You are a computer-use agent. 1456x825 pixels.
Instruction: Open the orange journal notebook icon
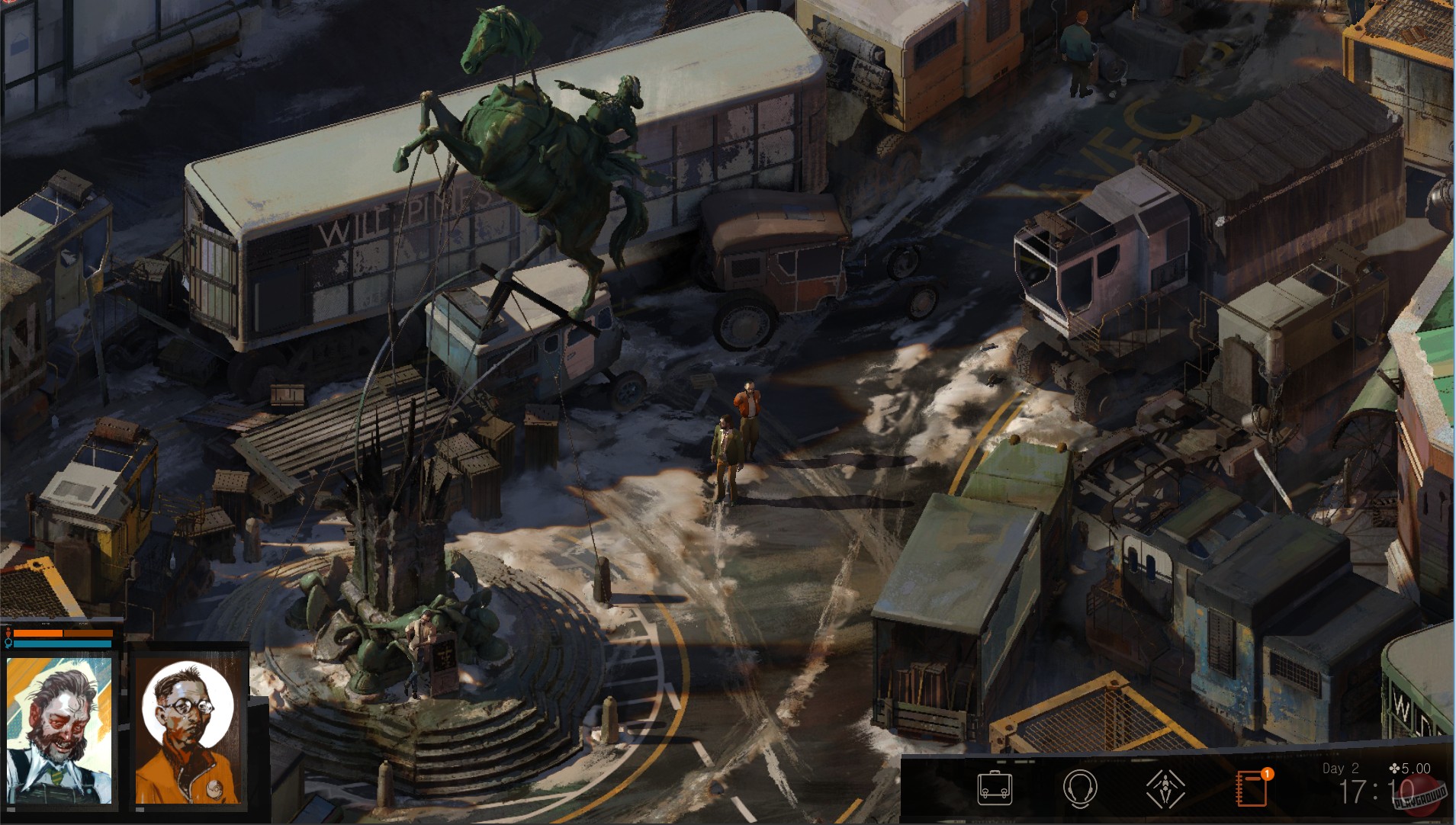click(x=1251, y=788)
